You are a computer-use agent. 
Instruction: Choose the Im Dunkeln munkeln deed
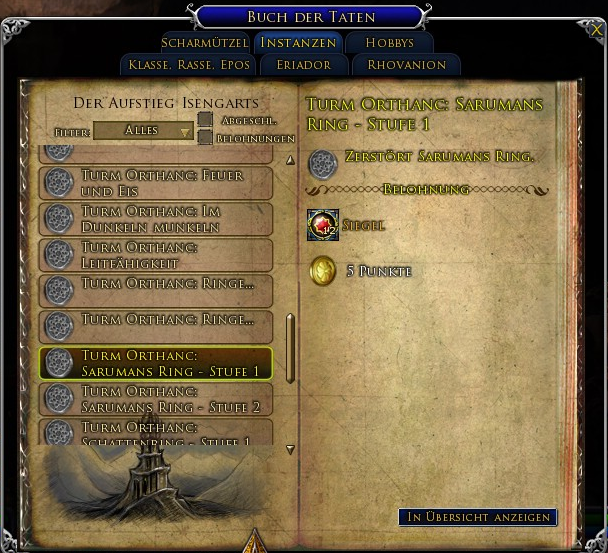click(156, 219)
